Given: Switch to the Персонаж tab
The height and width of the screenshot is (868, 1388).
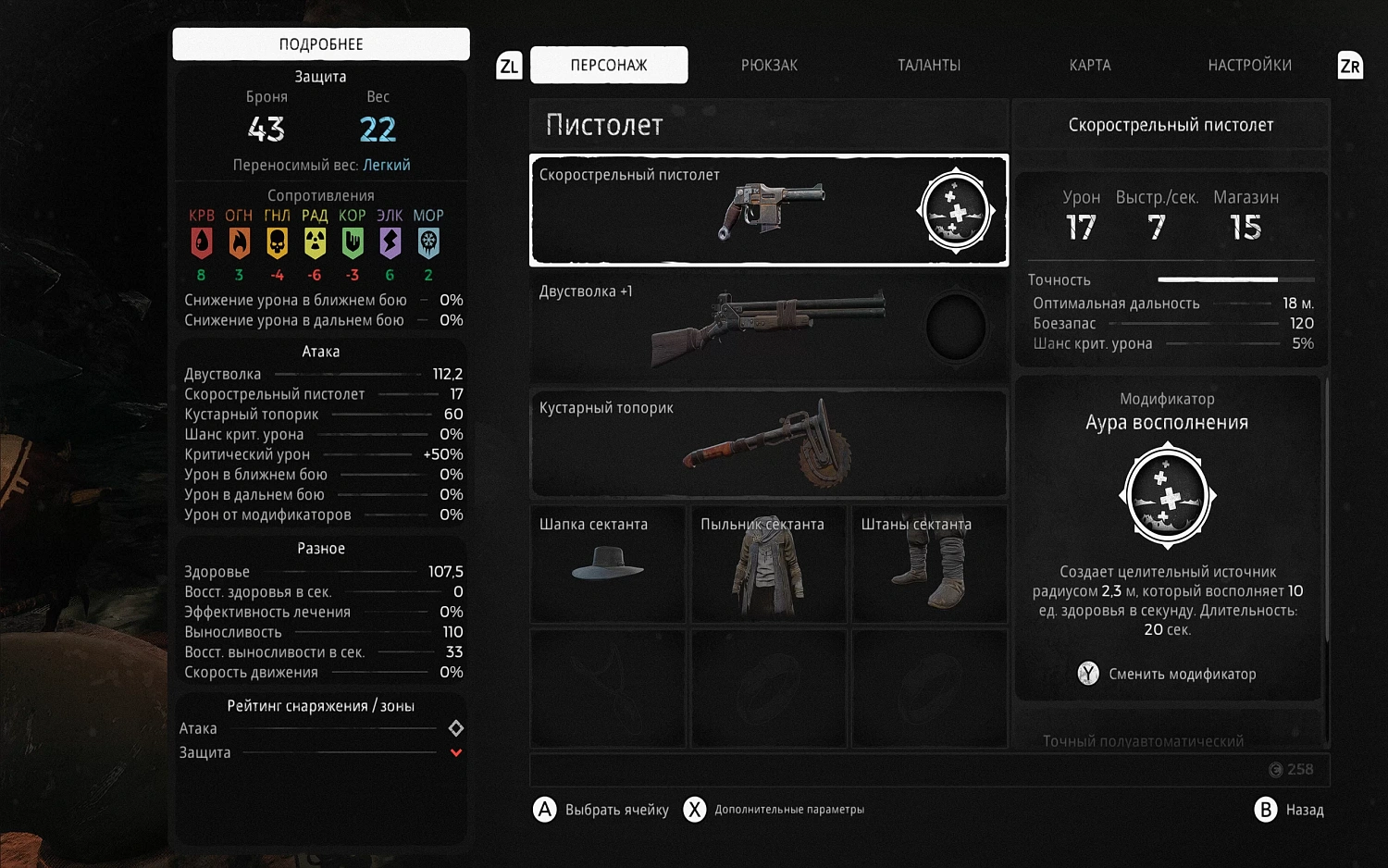Looking at the screenshot, I should [609, 65].
